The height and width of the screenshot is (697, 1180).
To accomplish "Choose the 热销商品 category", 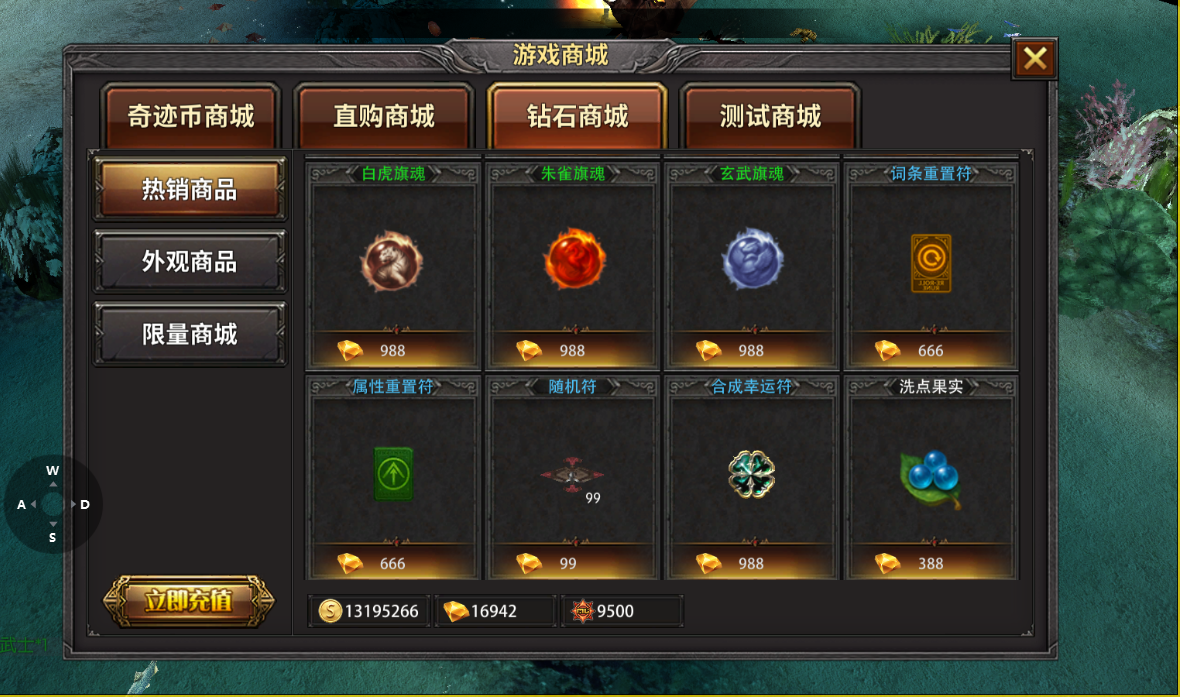I will coord(189,189).
